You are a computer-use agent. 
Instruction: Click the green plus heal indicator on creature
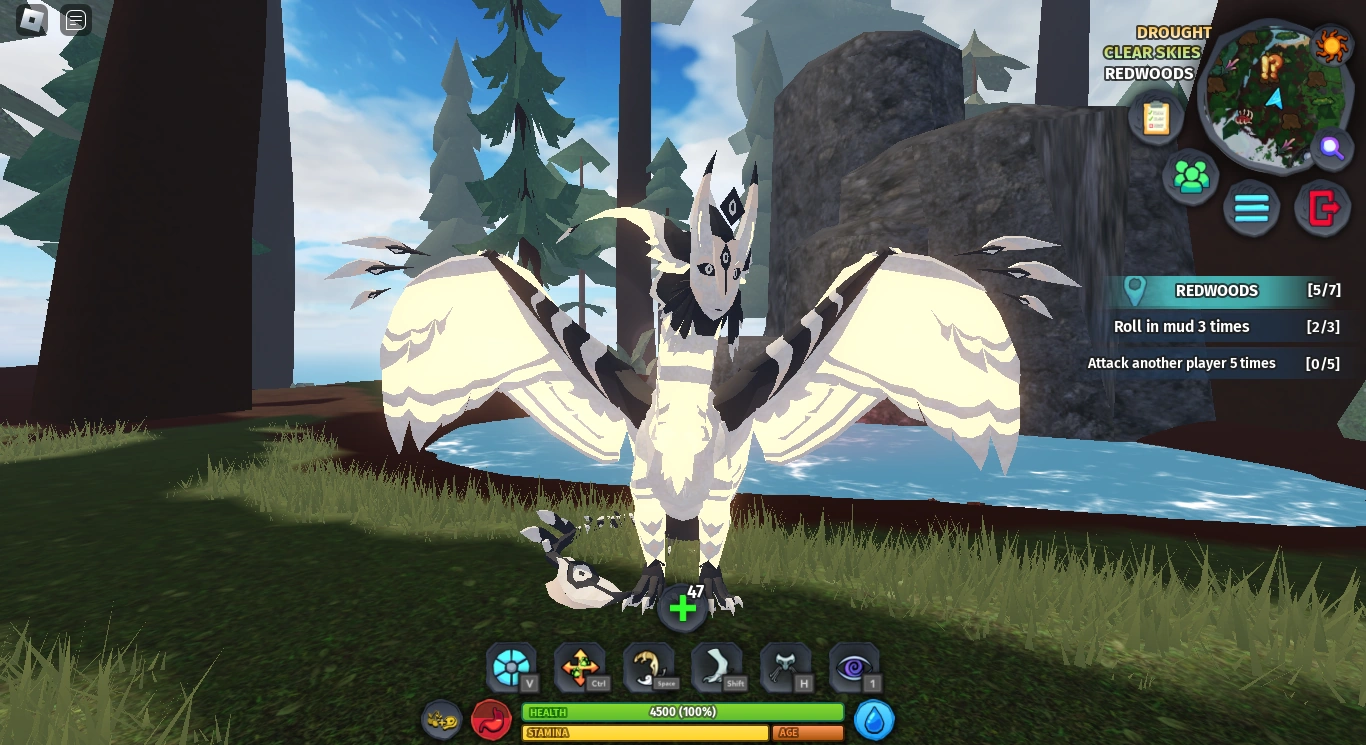[x=683, y=608]
